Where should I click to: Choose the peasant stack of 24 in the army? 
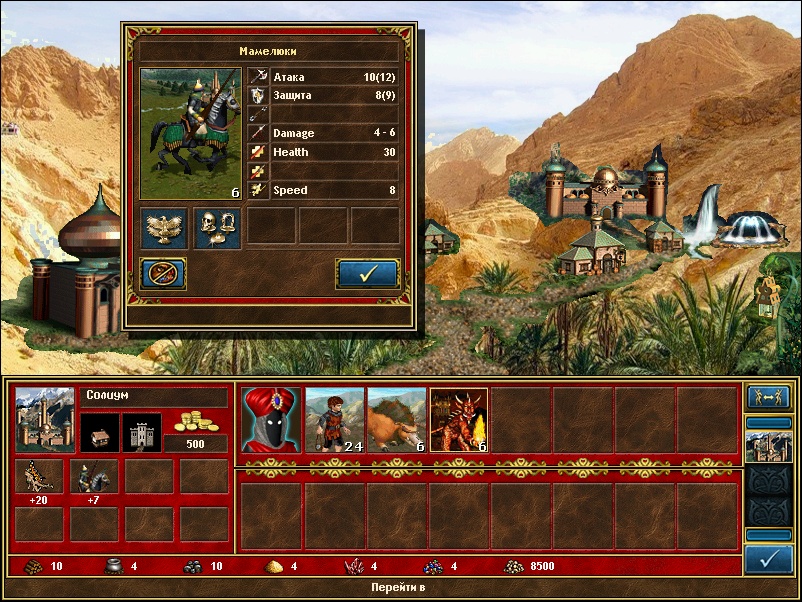tap(333, 420)
